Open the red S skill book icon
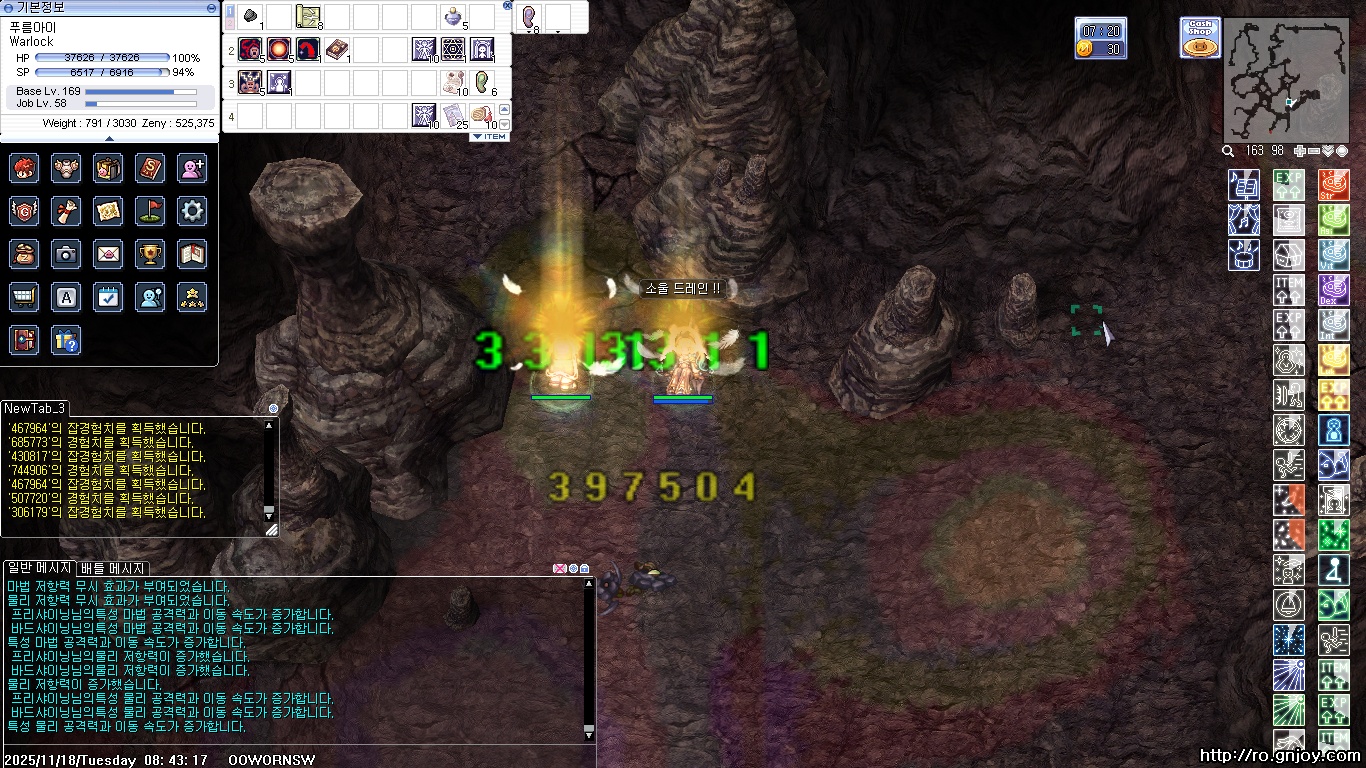1366x768 pixels. pos(150,168)
